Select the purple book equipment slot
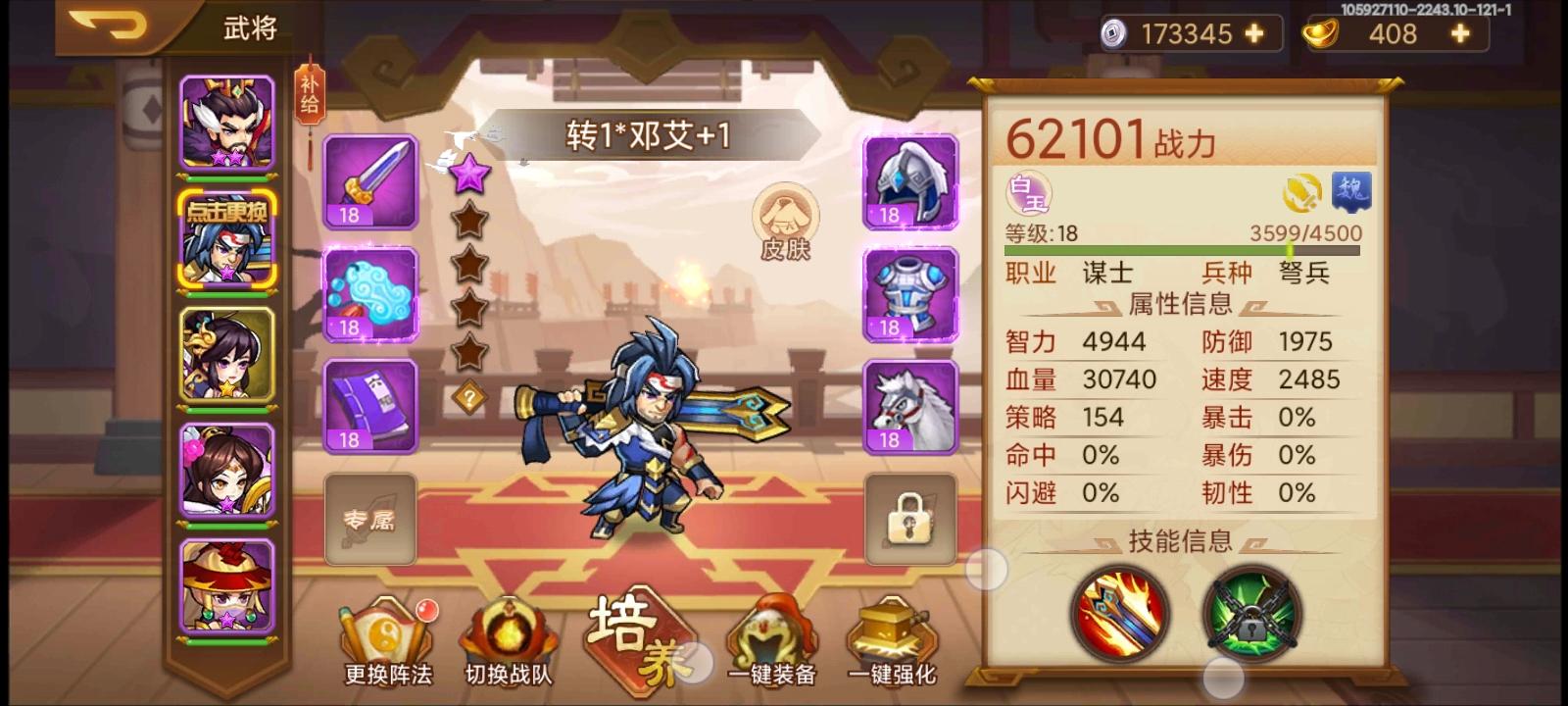 point(370,405)
